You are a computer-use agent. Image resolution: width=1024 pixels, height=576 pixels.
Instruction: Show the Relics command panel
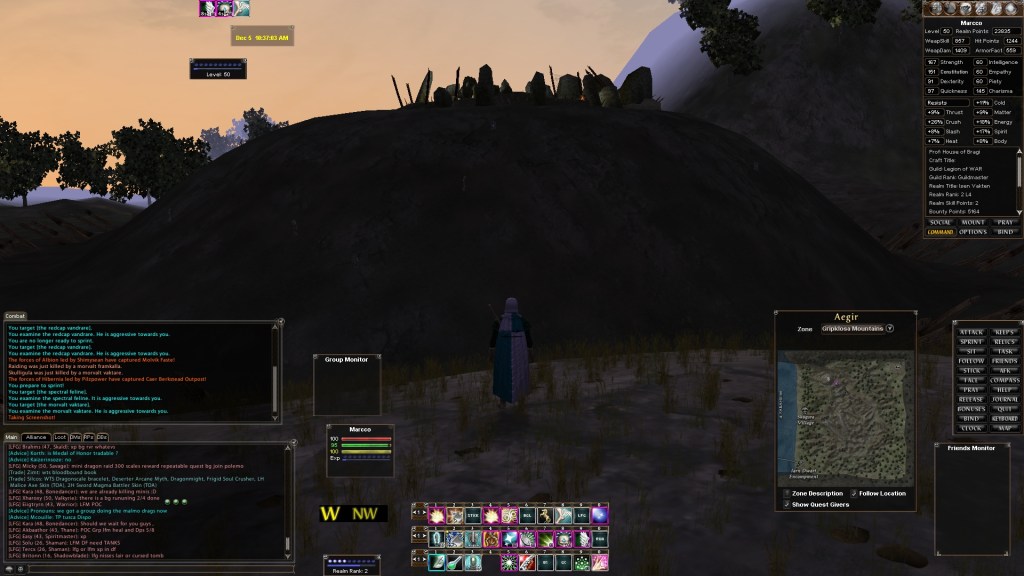click(1006, 342)
